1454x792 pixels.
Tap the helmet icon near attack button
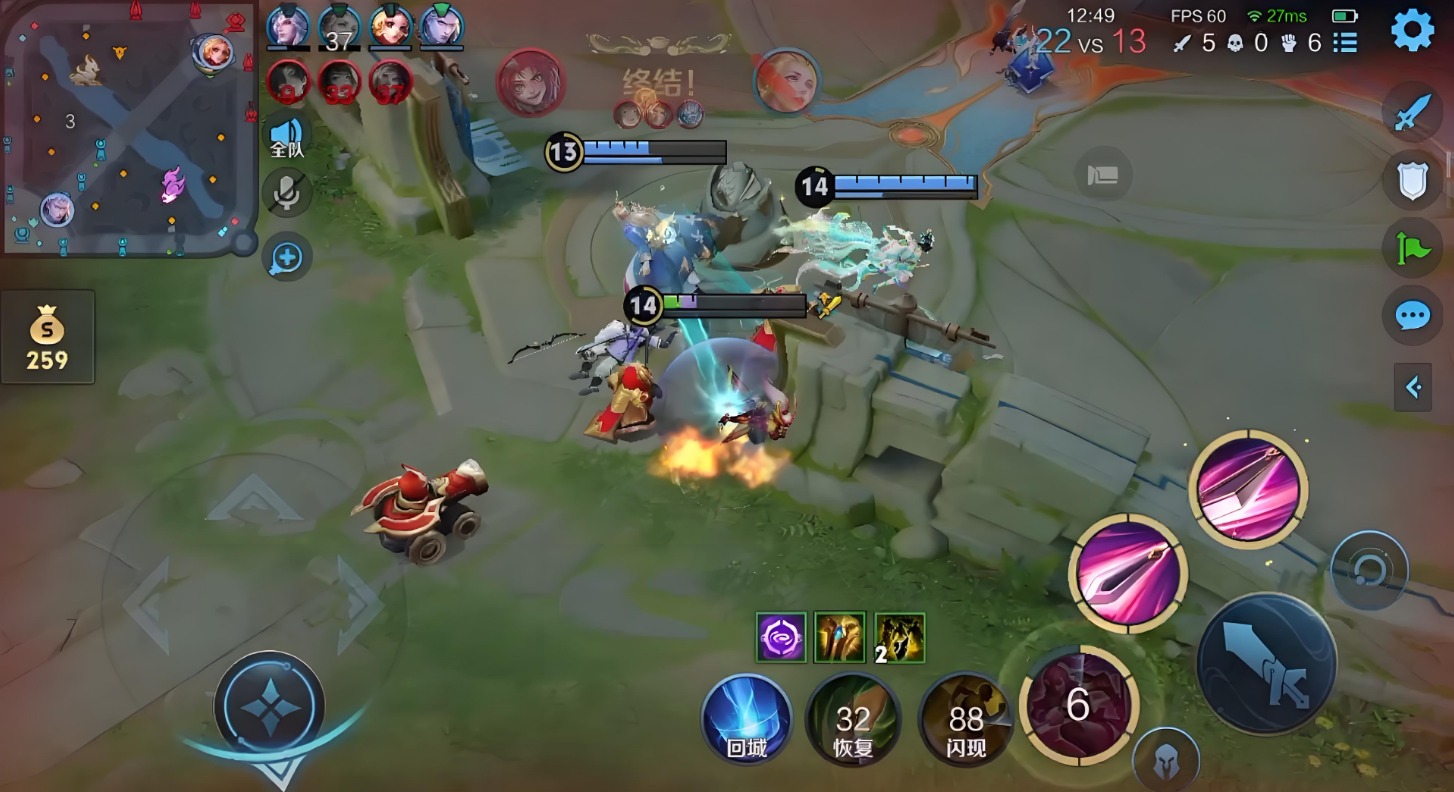click(1166, 761)
